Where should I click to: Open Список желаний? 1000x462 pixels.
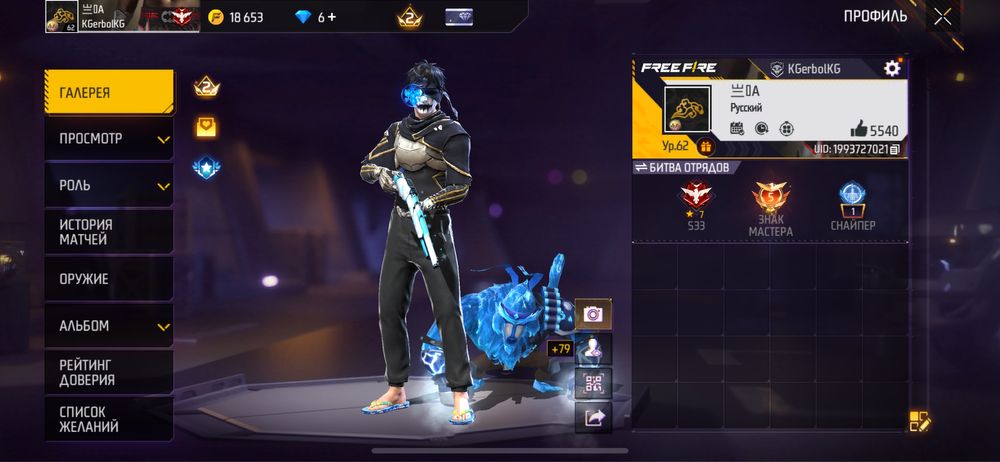[x=108, y=419]
